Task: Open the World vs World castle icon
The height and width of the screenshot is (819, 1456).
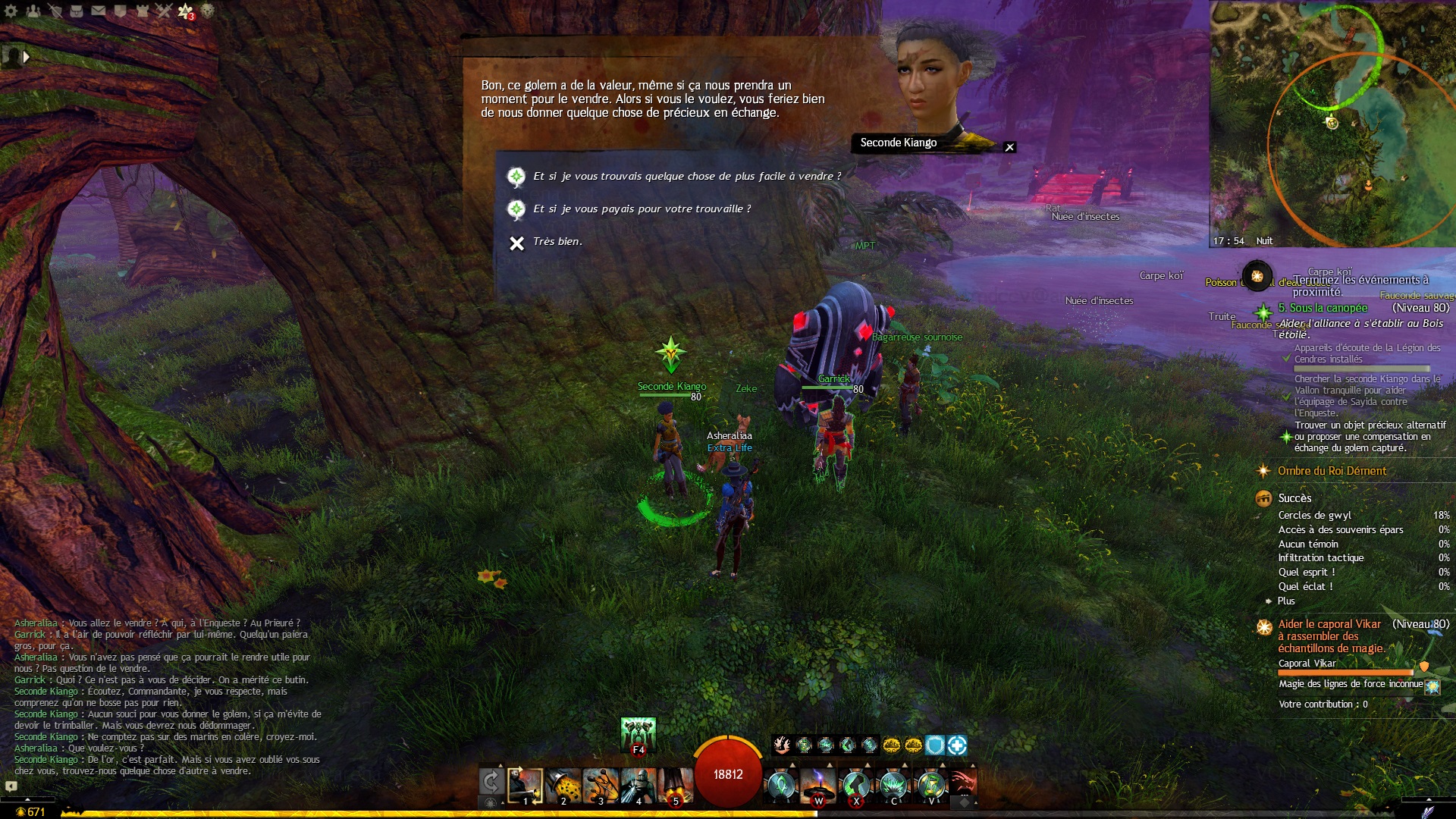Action: coord(143,11)
